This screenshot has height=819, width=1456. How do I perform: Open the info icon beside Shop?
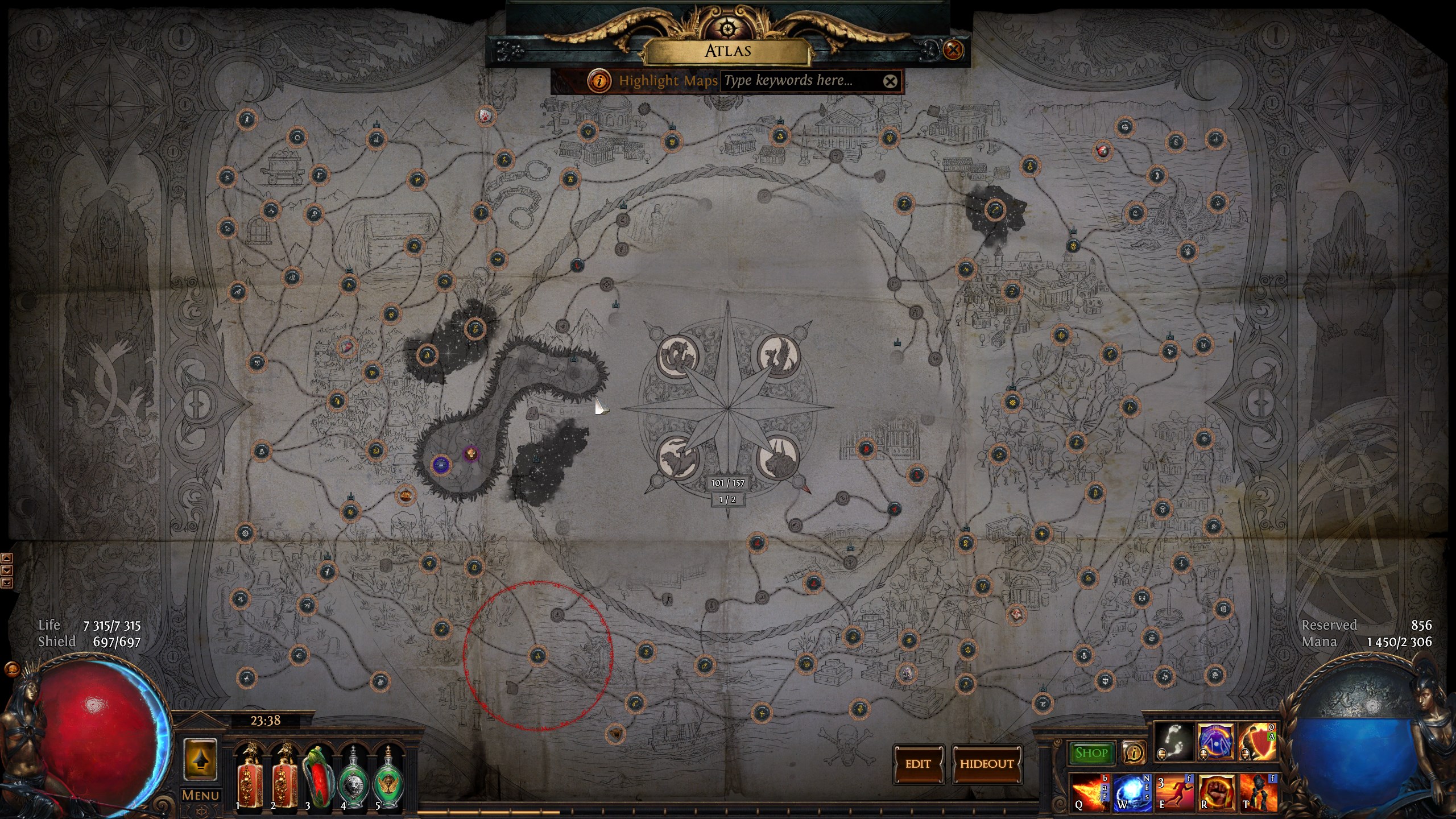pyautogui.click(x=1133, y=753)
